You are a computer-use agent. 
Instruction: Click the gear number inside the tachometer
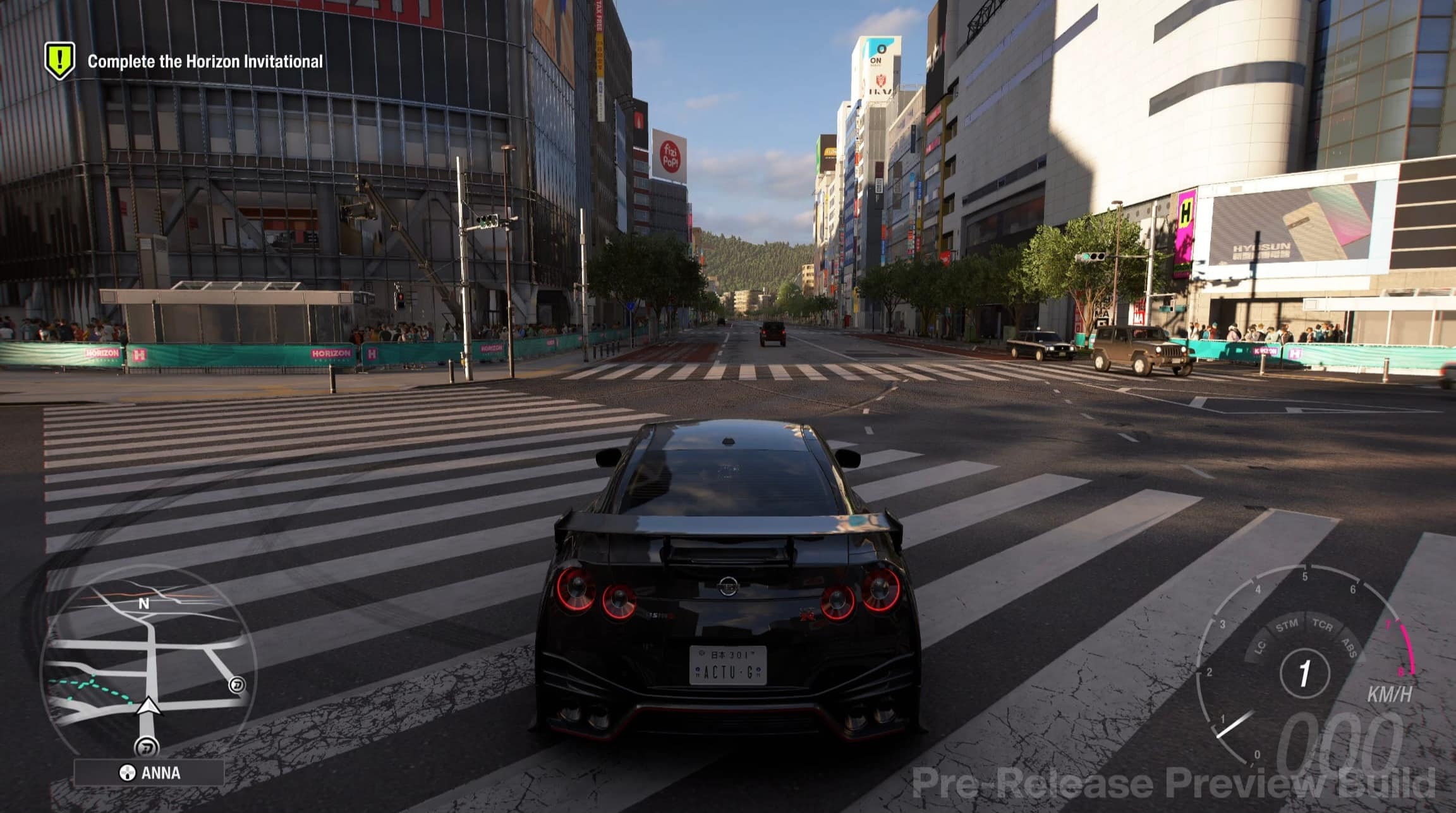click(1304, 671)
